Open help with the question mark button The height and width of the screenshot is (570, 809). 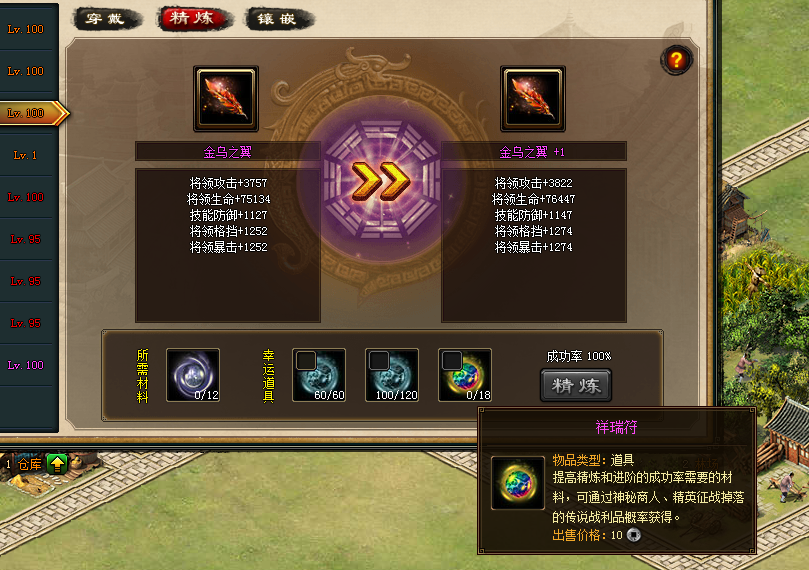[676, 60]
